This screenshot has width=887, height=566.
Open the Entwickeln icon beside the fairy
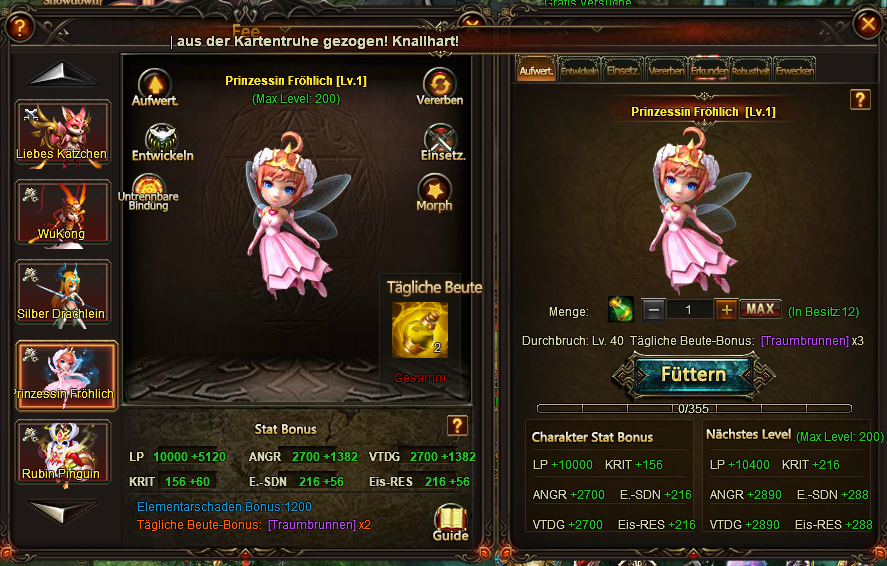[161, 139]
